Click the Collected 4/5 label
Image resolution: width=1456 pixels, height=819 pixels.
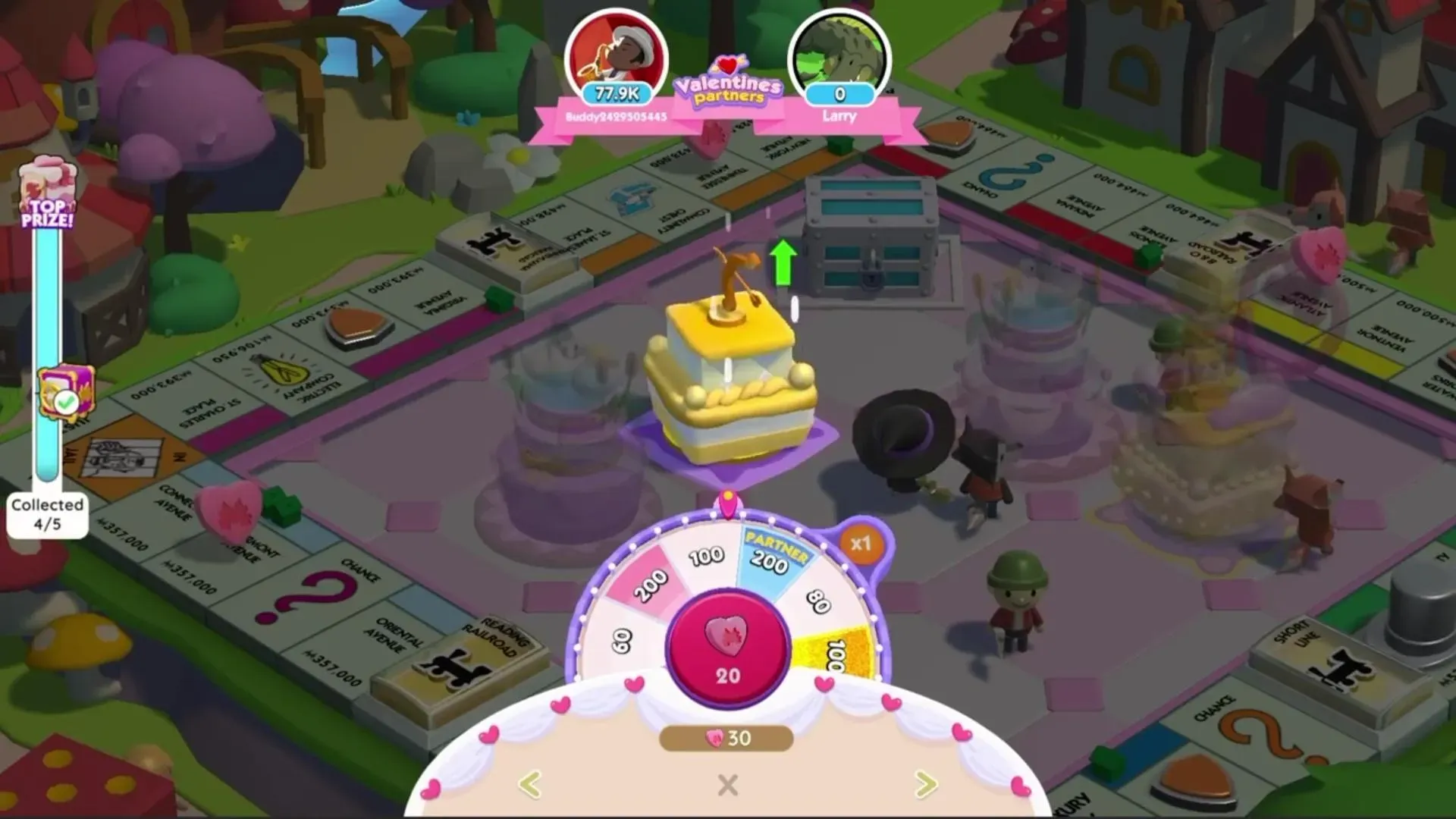[x=46, y=513]
